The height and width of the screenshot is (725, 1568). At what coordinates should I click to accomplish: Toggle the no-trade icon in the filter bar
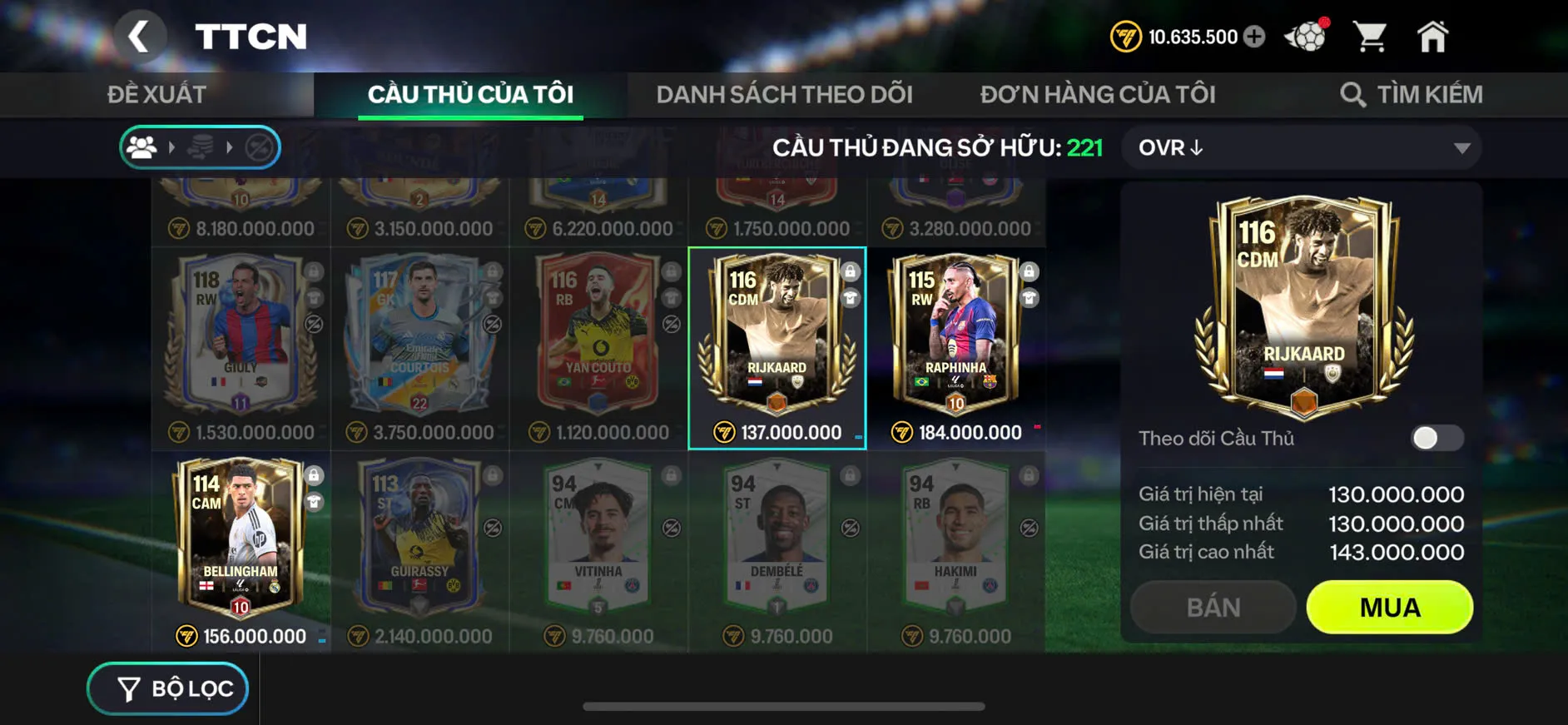tap(260, 147)
